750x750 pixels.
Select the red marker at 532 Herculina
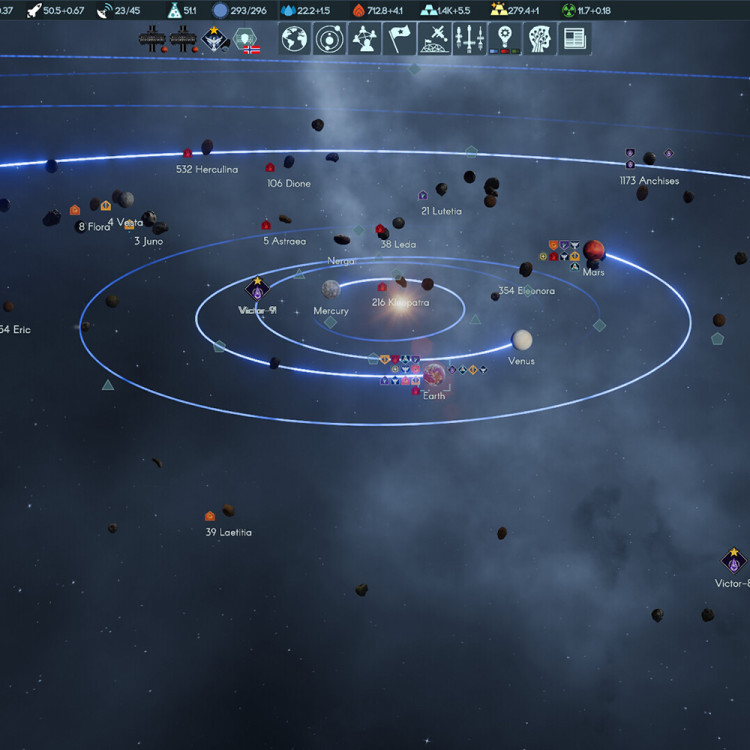[186, 154]
